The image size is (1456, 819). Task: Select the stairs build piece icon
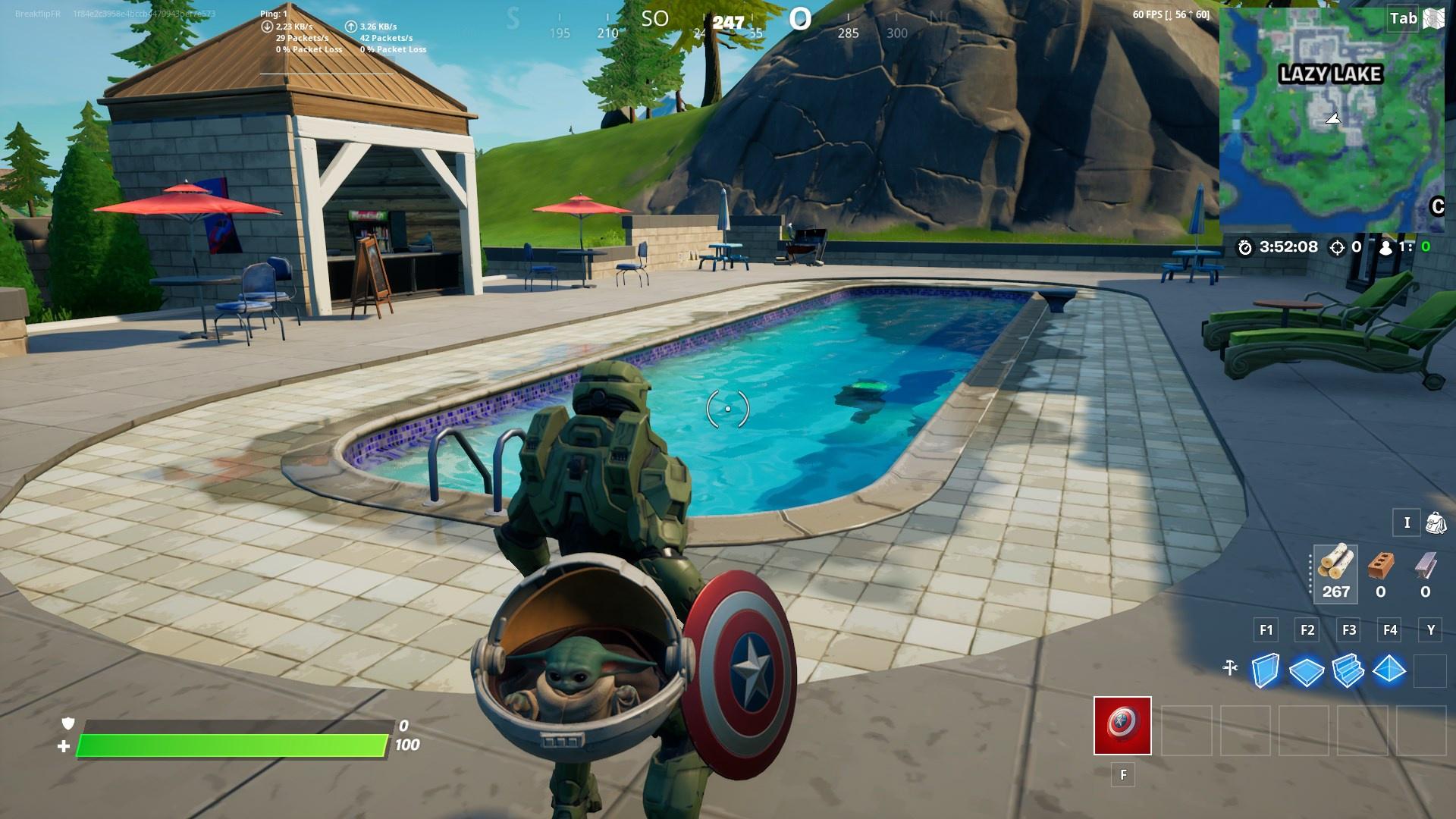[x=1347, y=669]
